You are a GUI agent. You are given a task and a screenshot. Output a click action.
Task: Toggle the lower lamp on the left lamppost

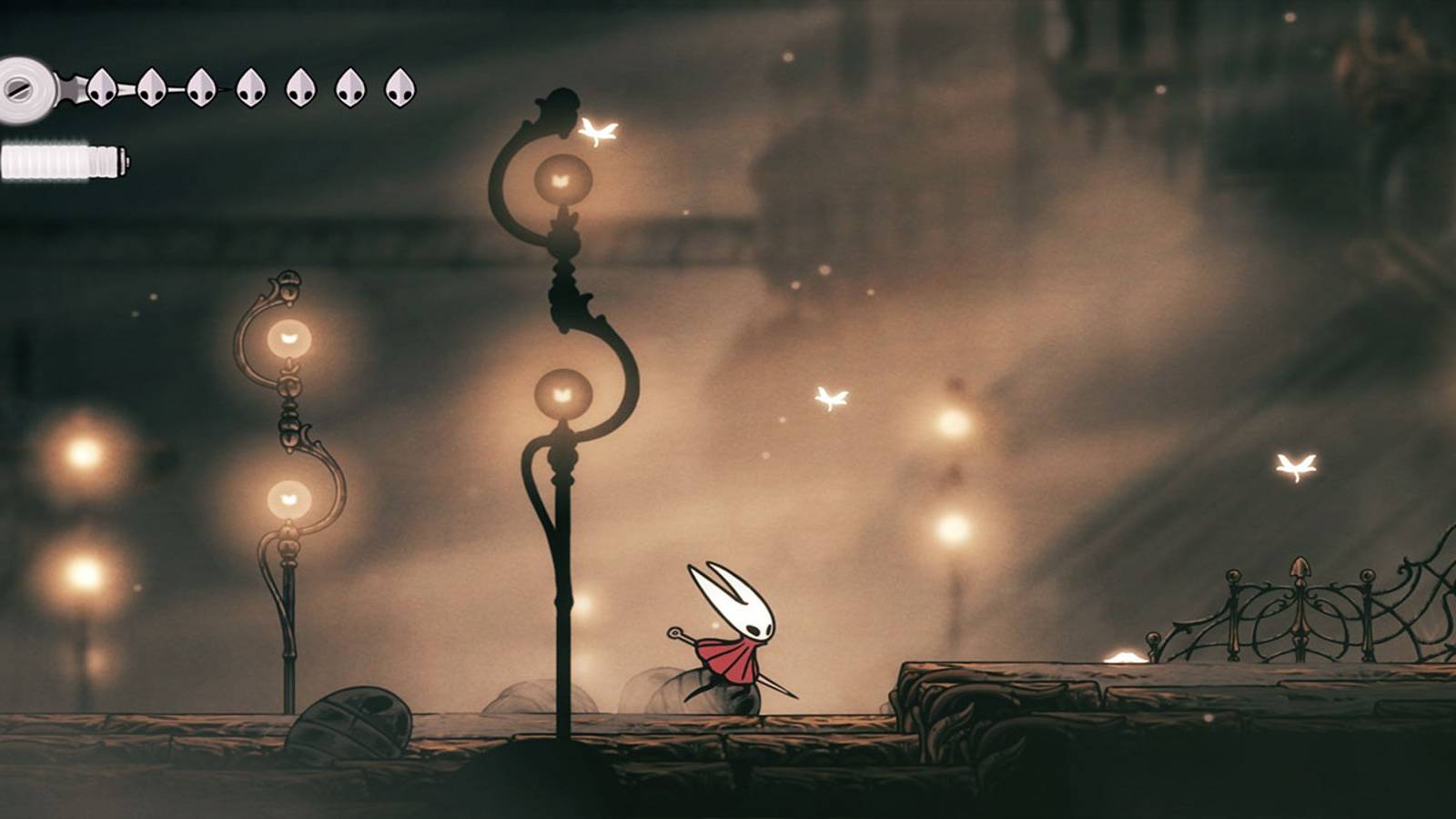click(x=288, y=497)
